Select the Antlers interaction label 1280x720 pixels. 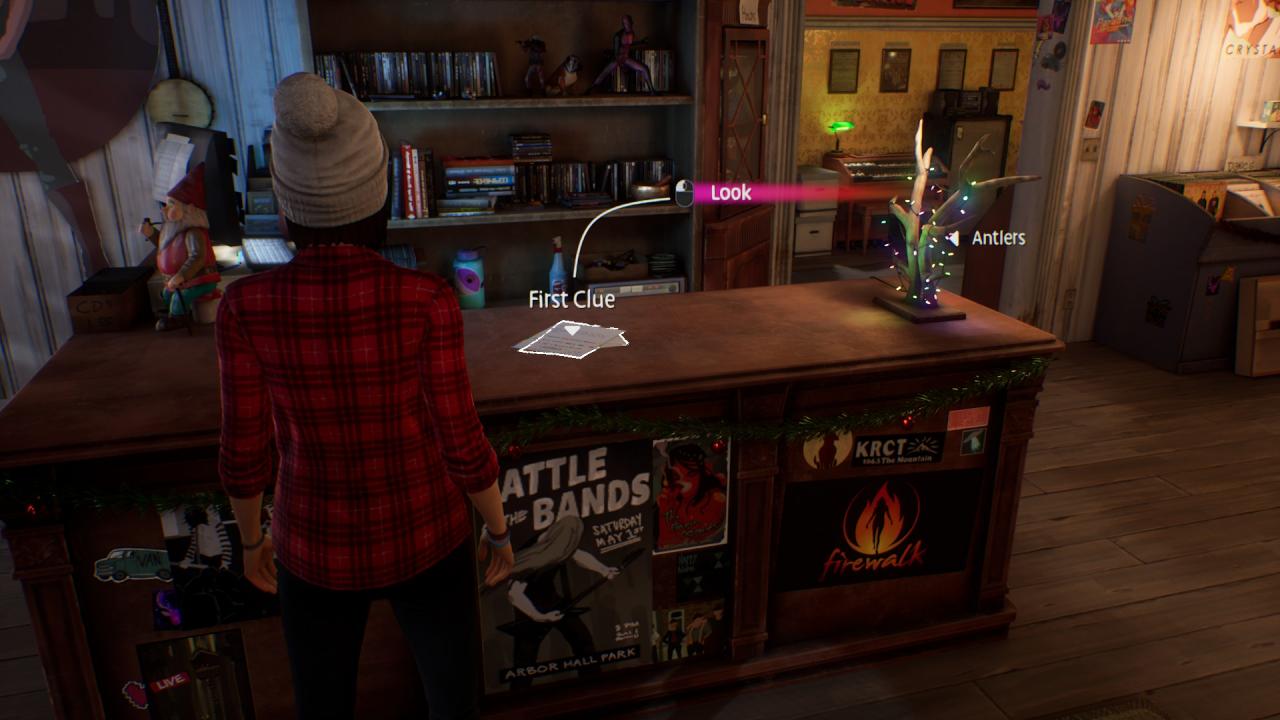997,238
